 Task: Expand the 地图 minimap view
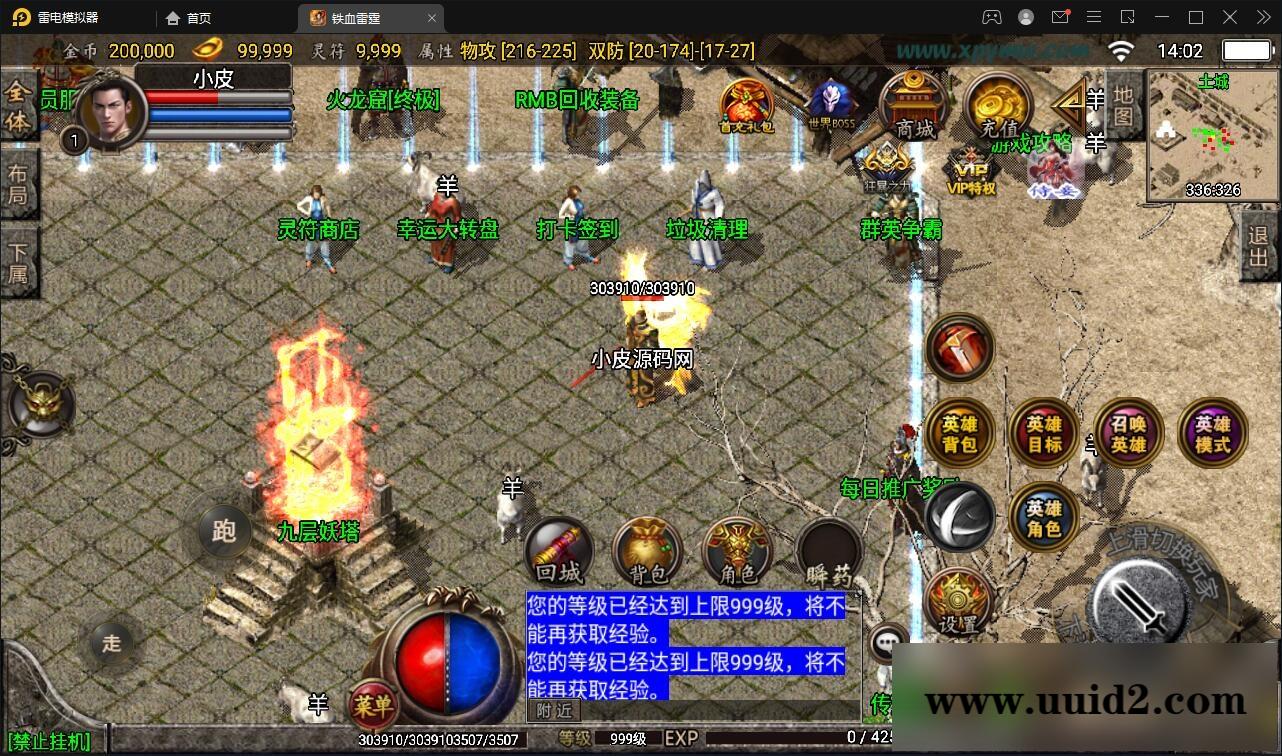click(1122, 108)
